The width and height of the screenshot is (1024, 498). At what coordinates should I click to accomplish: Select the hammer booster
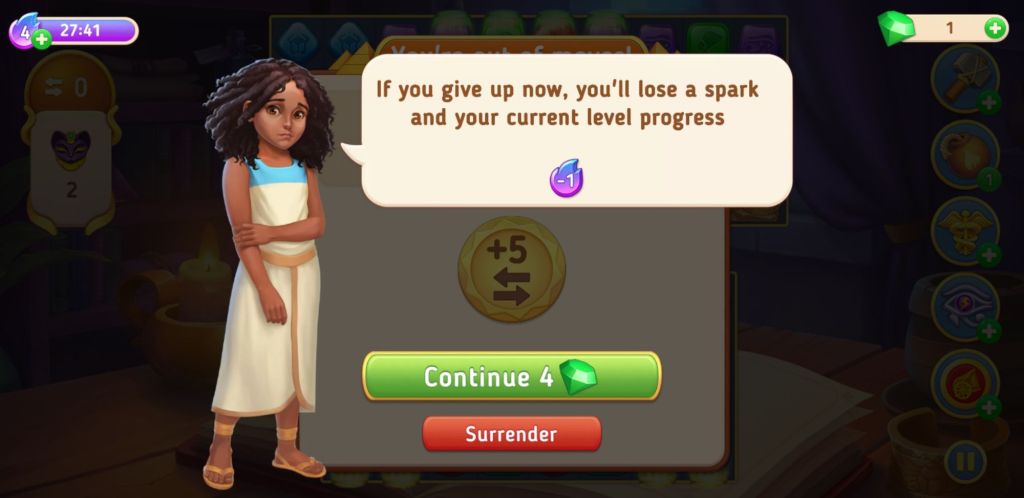[964, 78]
